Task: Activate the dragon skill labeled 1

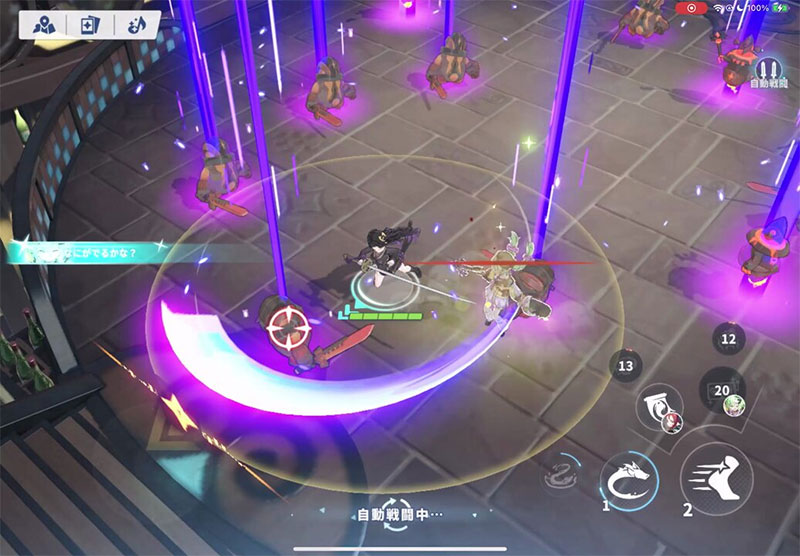Action: coord(629,481)
